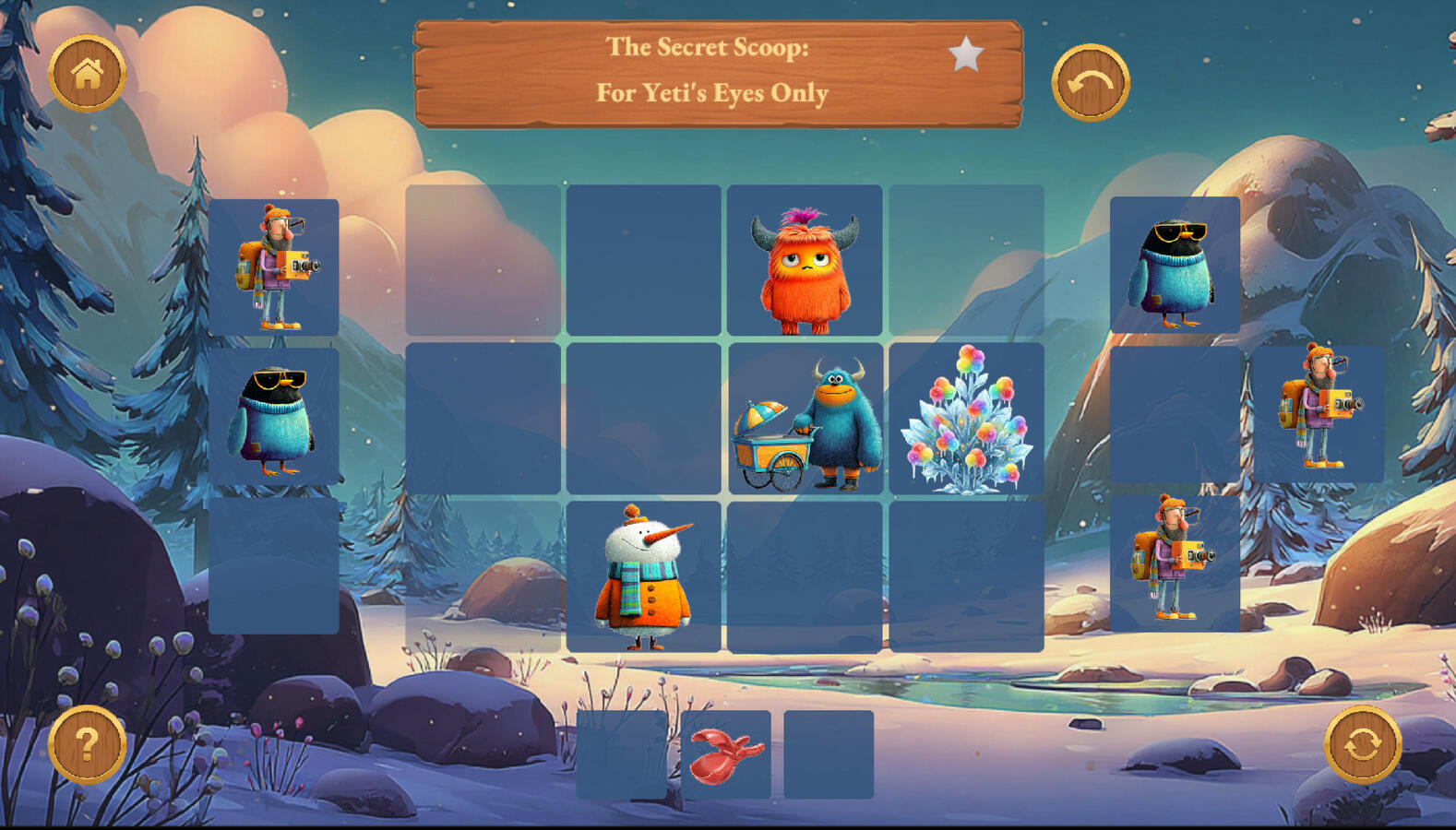Restart the puzzle with circular arrows button
Image resolution: width=1456 pixels, height=830 pixels.
pos(1362,744)
